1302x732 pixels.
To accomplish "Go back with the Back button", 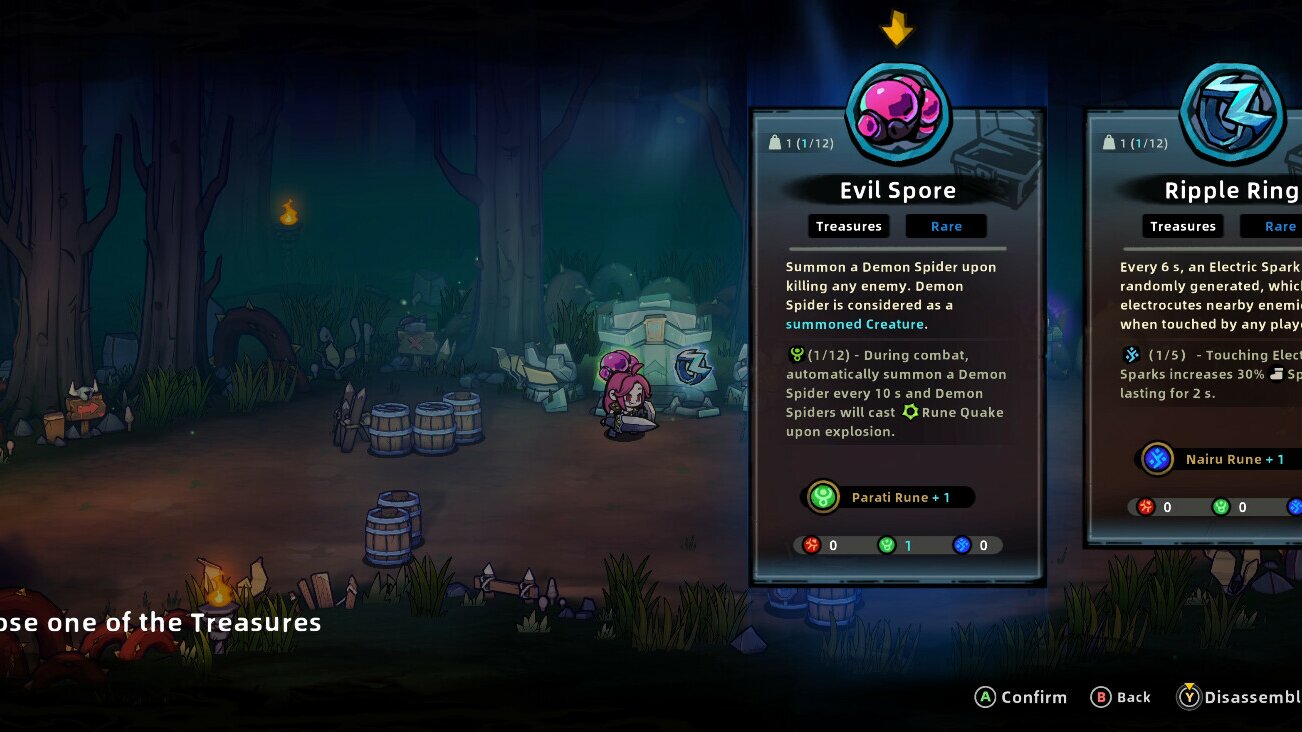I will click(1121, 697).
